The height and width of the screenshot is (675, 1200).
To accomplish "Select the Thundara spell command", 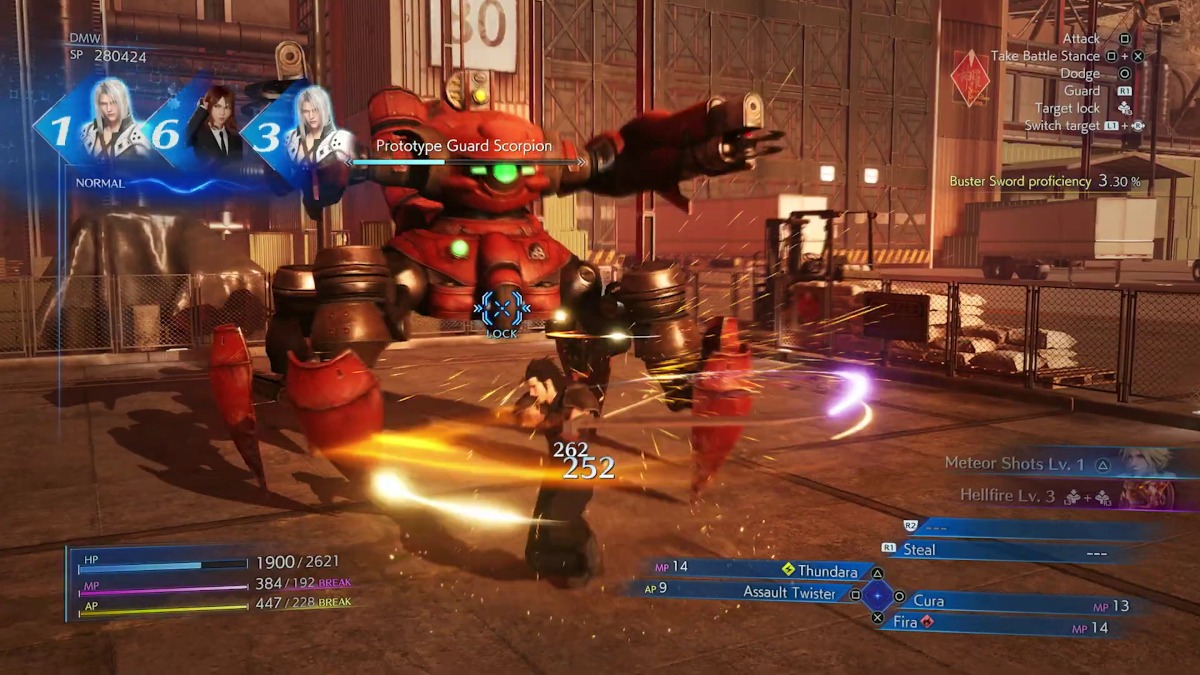I will click(x=826, y=570).
